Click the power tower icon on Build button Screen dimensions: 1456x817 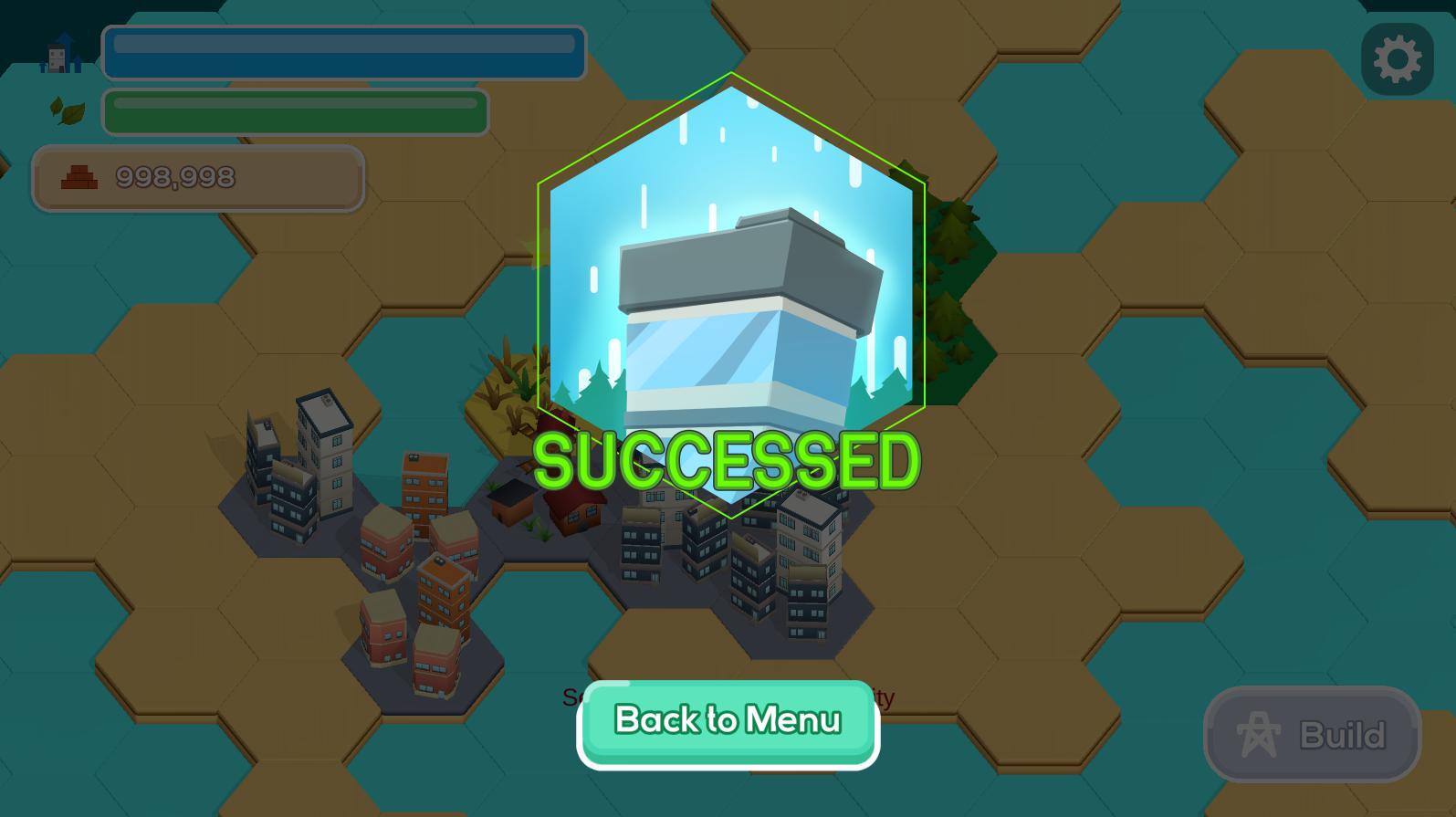coord(1258,733)
